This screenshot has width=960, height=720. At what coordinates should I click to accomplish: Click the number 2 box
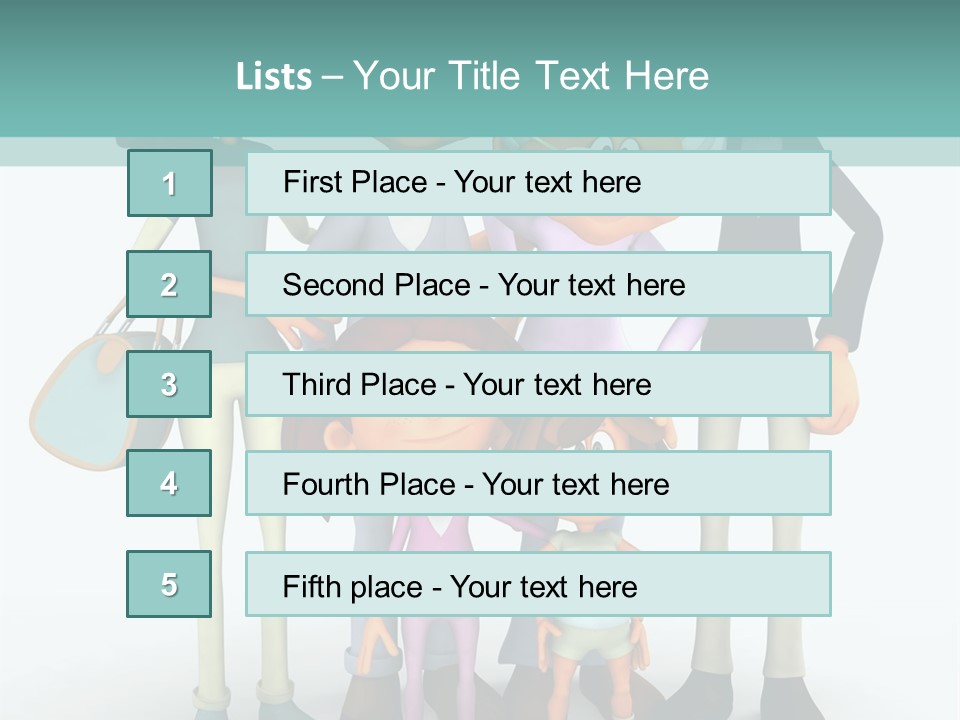click(169, 284)
